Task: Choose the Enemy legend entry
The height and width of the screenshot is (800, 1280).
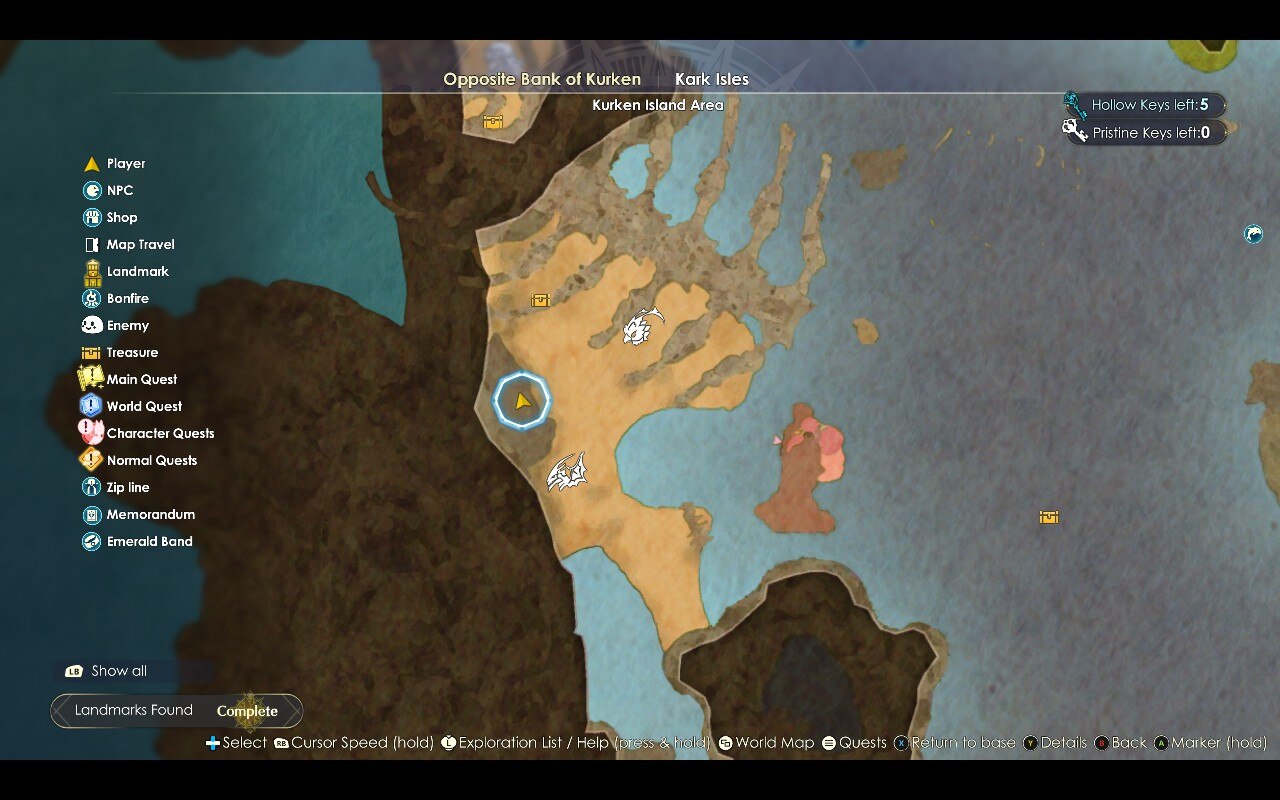Action: 127,325
